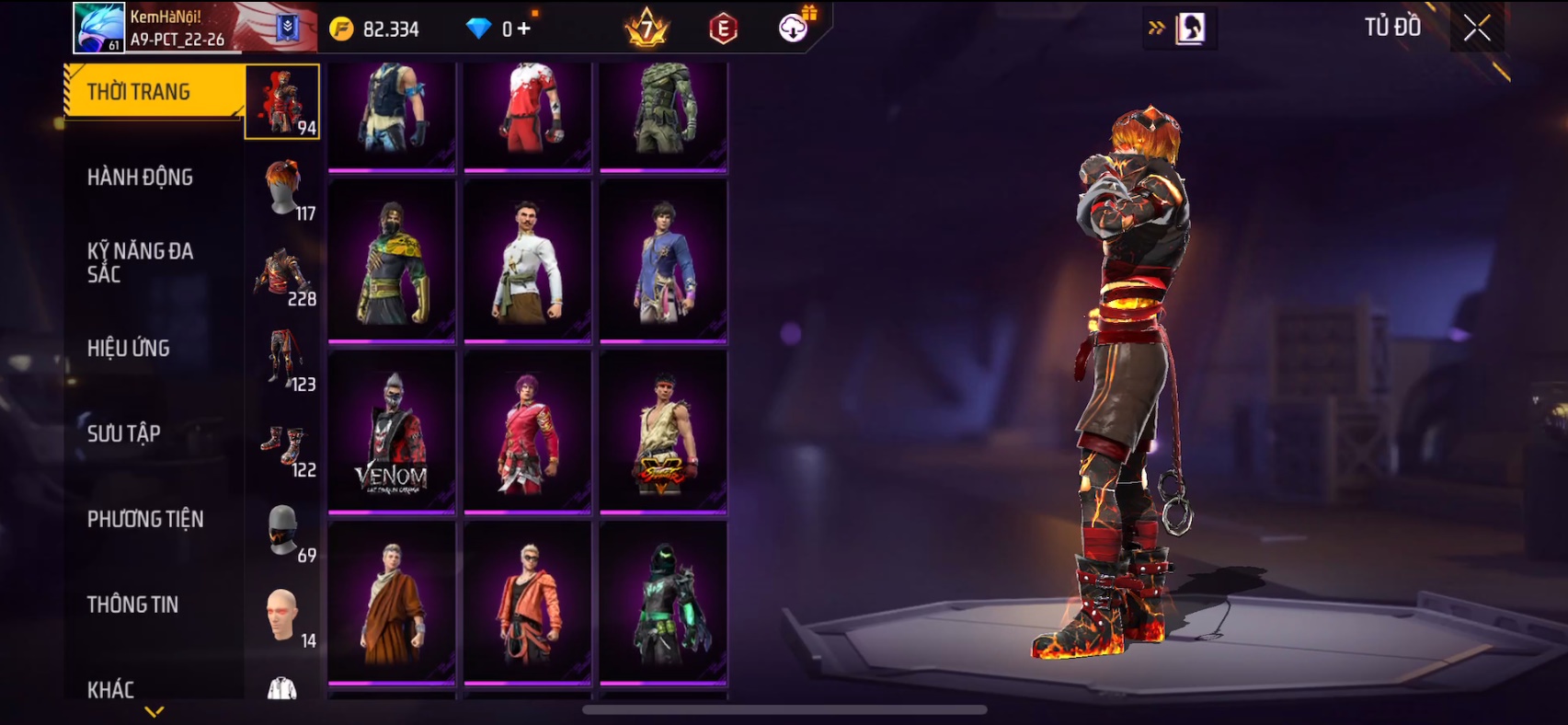Viewport: 1568px width, 725px height.
Task: Choose the green glowing hooded outfit
Action: (x=663, y=603)
